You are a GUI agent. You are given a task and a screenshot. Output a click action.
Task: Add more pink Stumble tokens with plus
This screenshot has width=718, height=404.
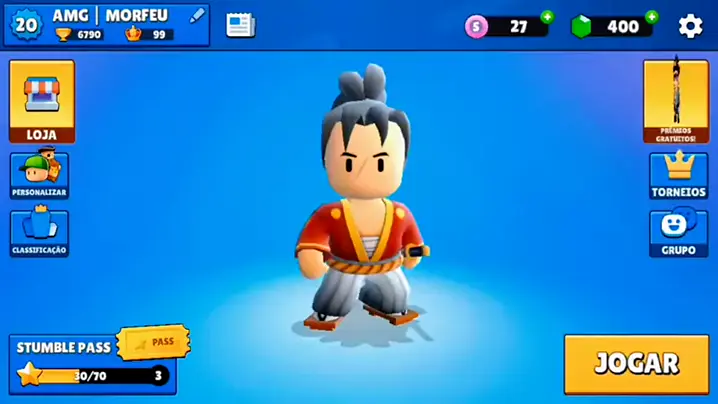coord(547,17)
